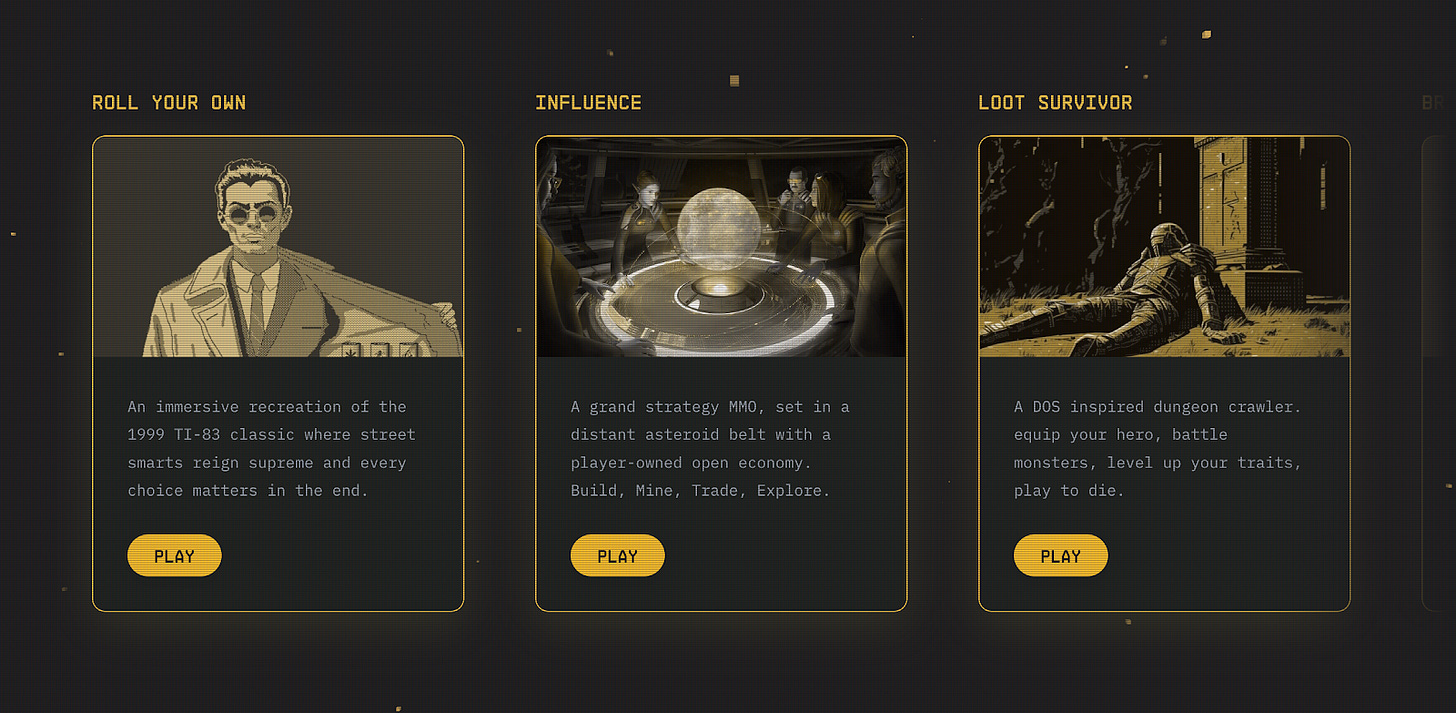Start Loot Survivor using Play
Viewport: 1456px width, 713px height.
click(x=1060, y=556)
